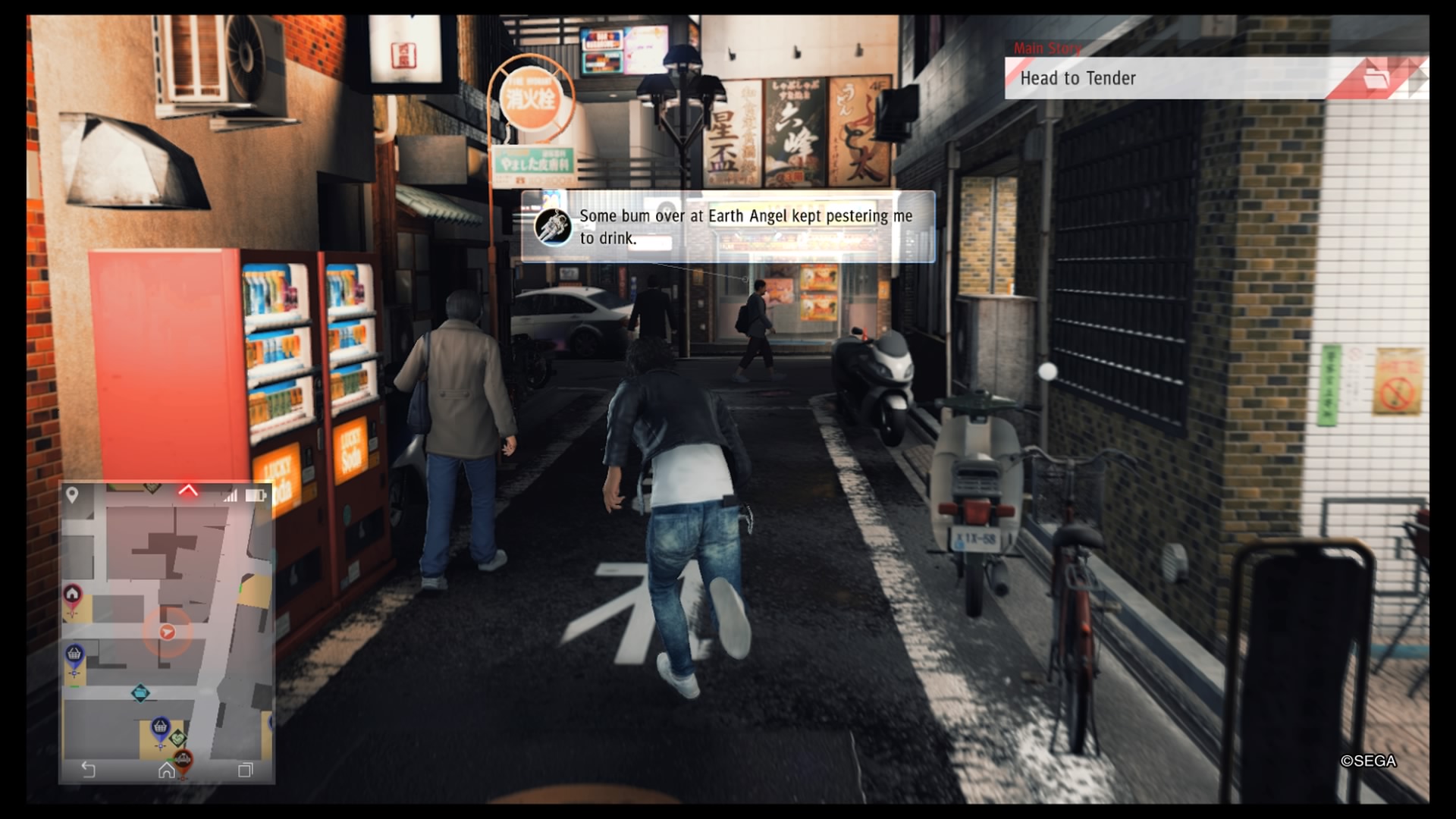Tap the recent apps square on the phone bar

coord(246,770)
